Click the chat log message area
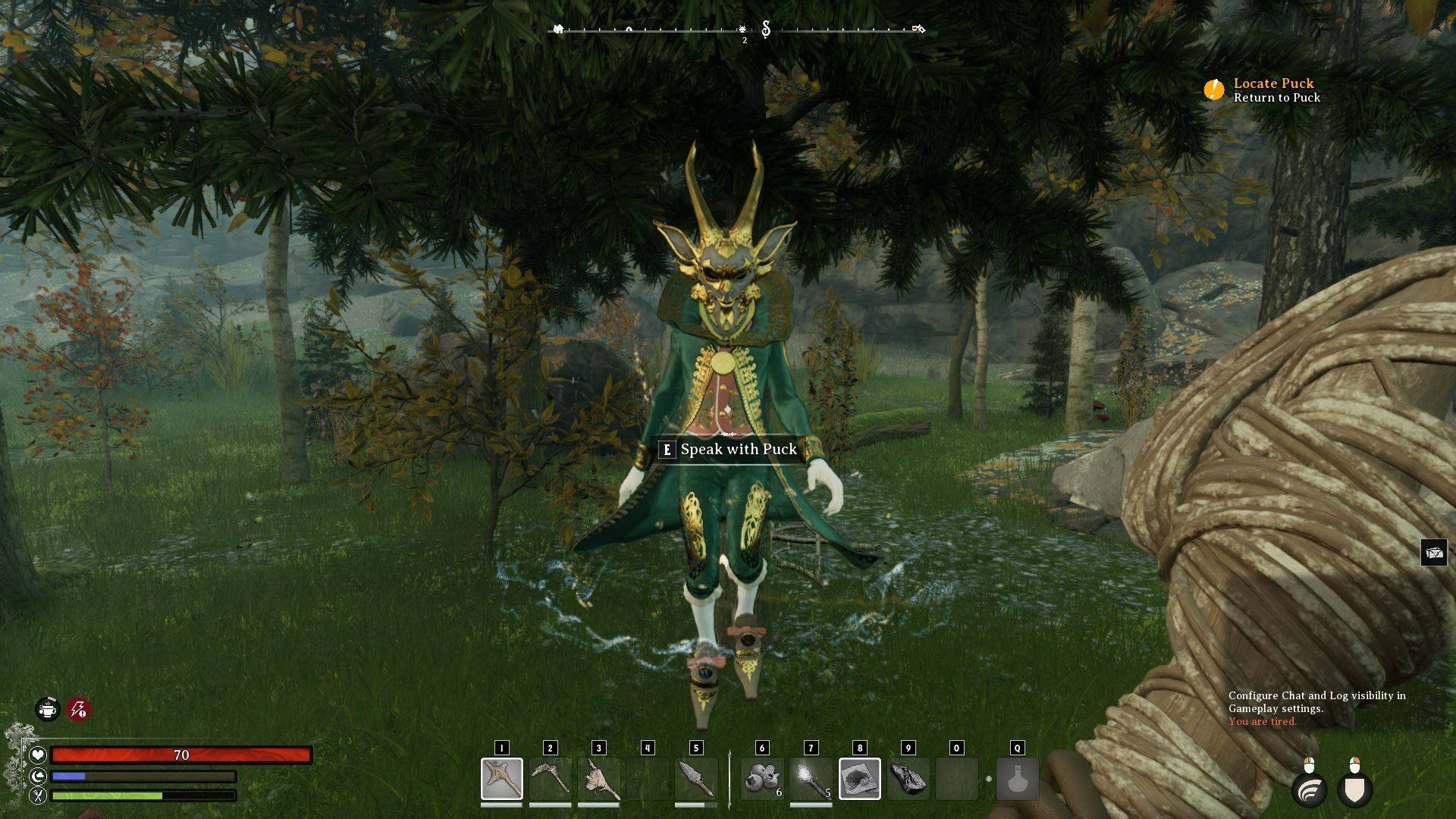The image size is (1456, 819). [x=1316, y=708]
